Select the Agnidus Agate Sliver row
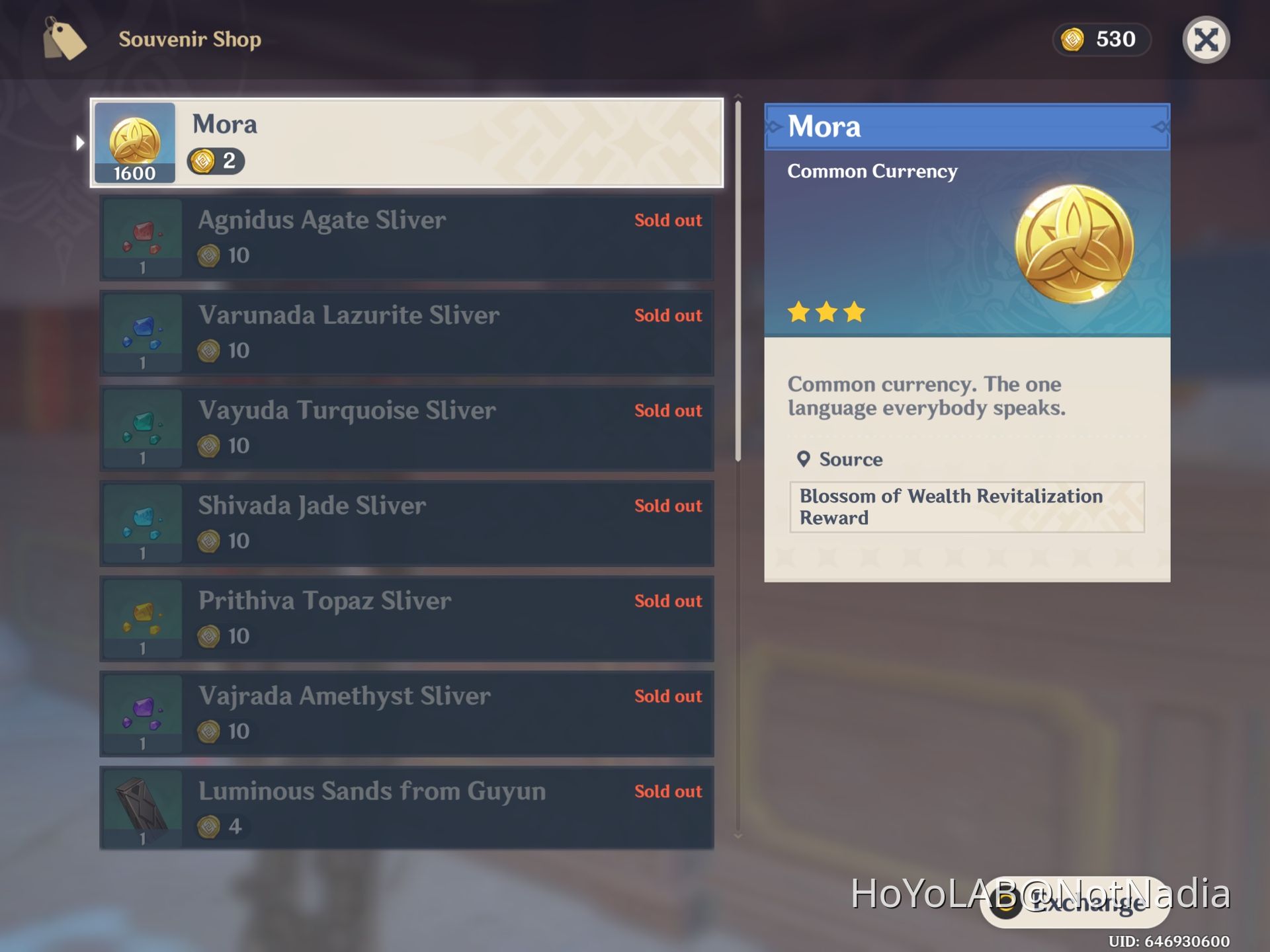1270x952 pixels. pos(407,238)
